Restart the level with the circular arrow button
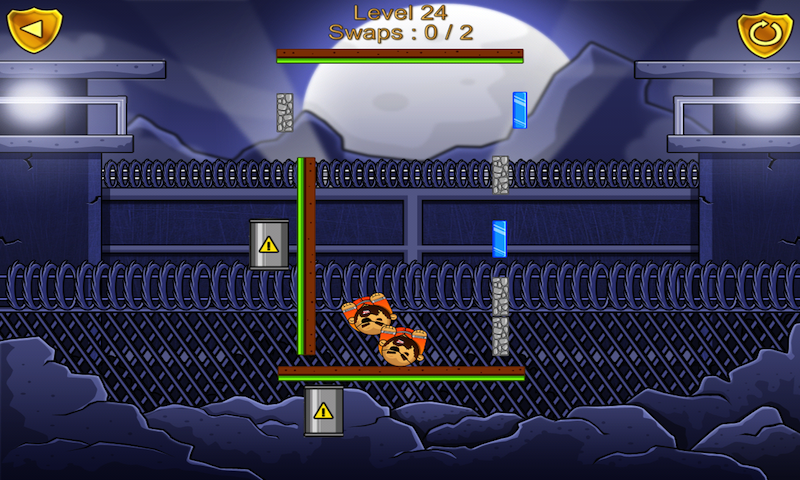This screenshot has width=800, height=480. tap(765, 34)
